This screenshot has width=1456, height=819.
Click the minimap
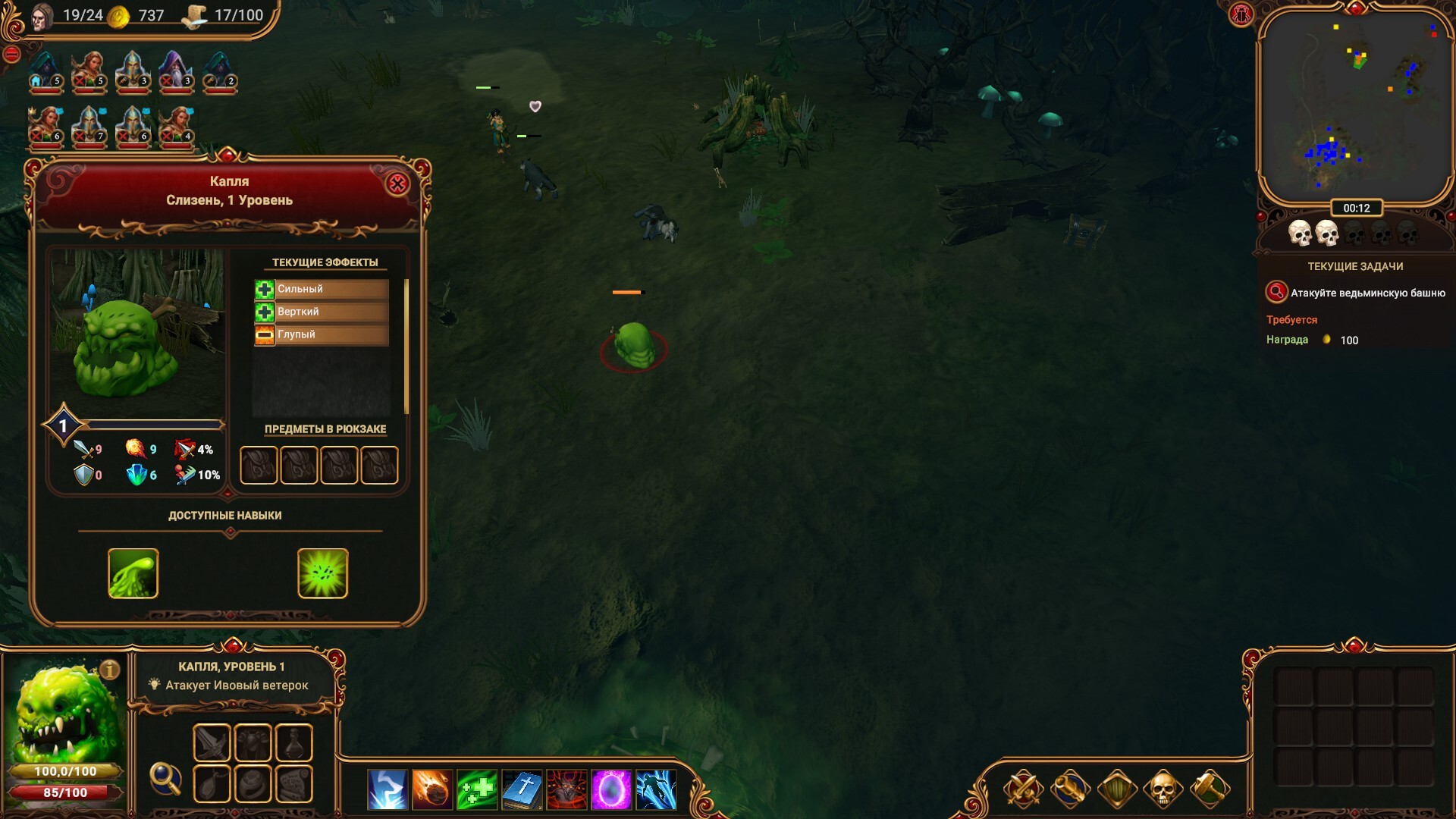(x=1355, y=106)
